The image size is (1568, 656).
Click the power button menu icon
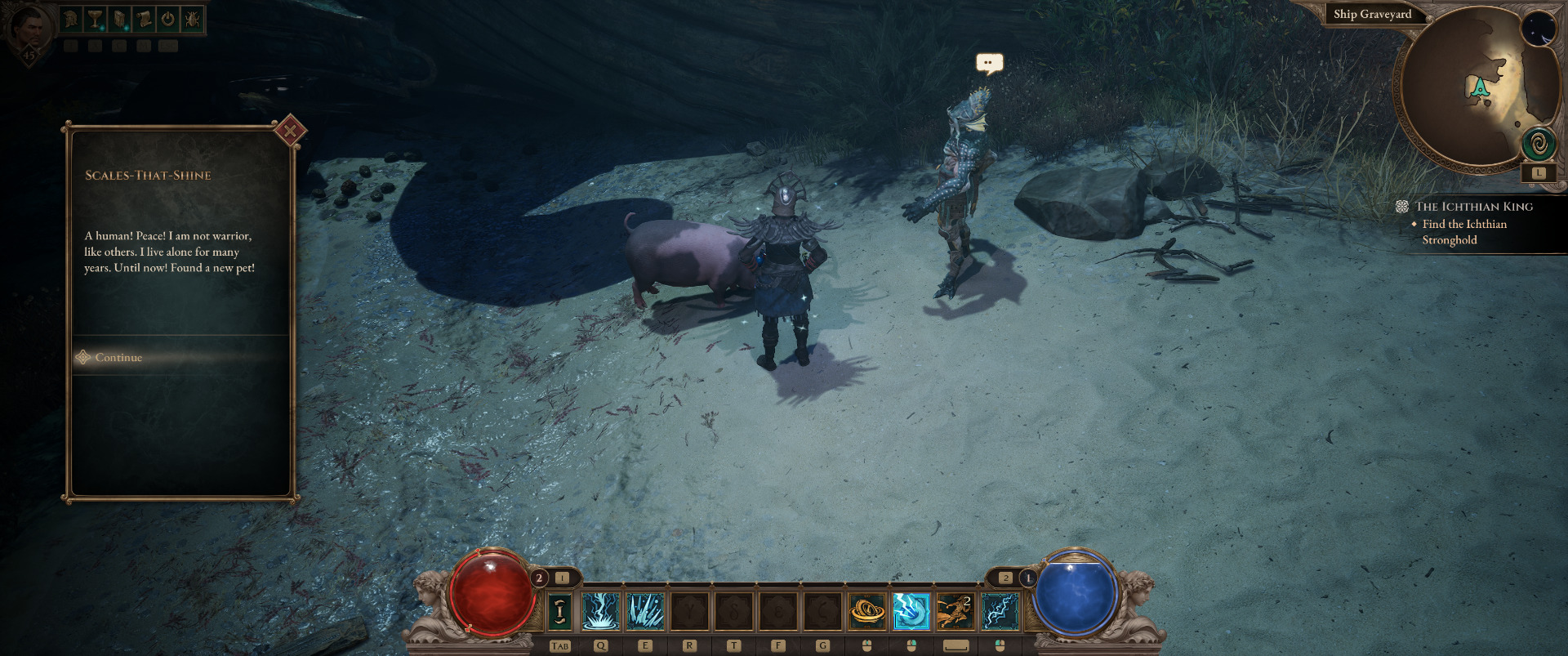click(168, 19)
